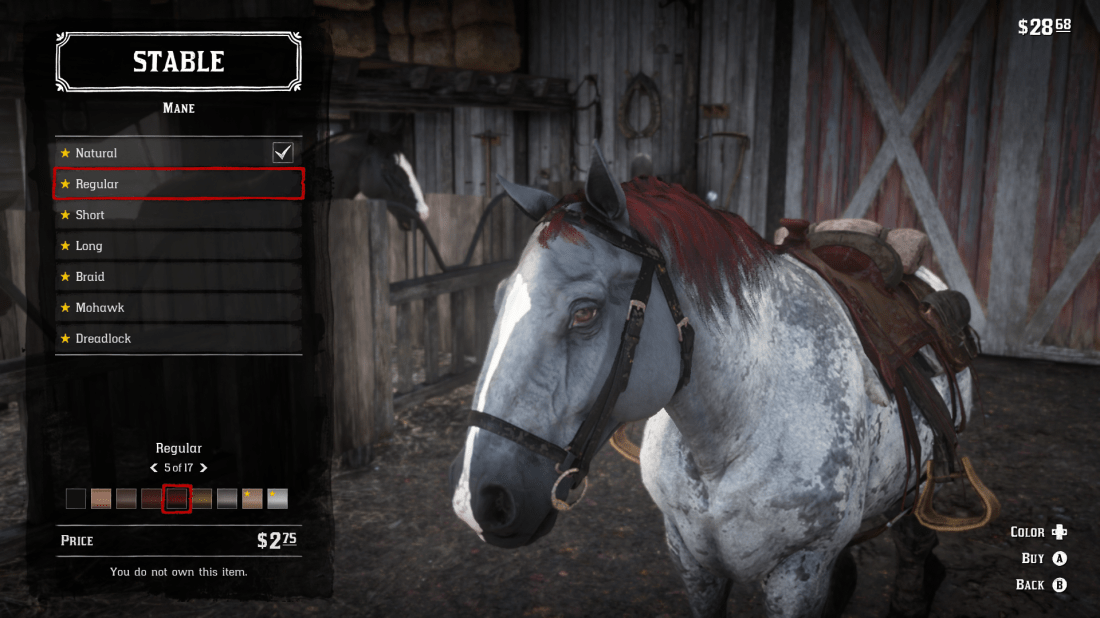Click the left arrow beside 5 of 17
The width and height of the screenshot is (1100, 618).
[x=154, y=468]
